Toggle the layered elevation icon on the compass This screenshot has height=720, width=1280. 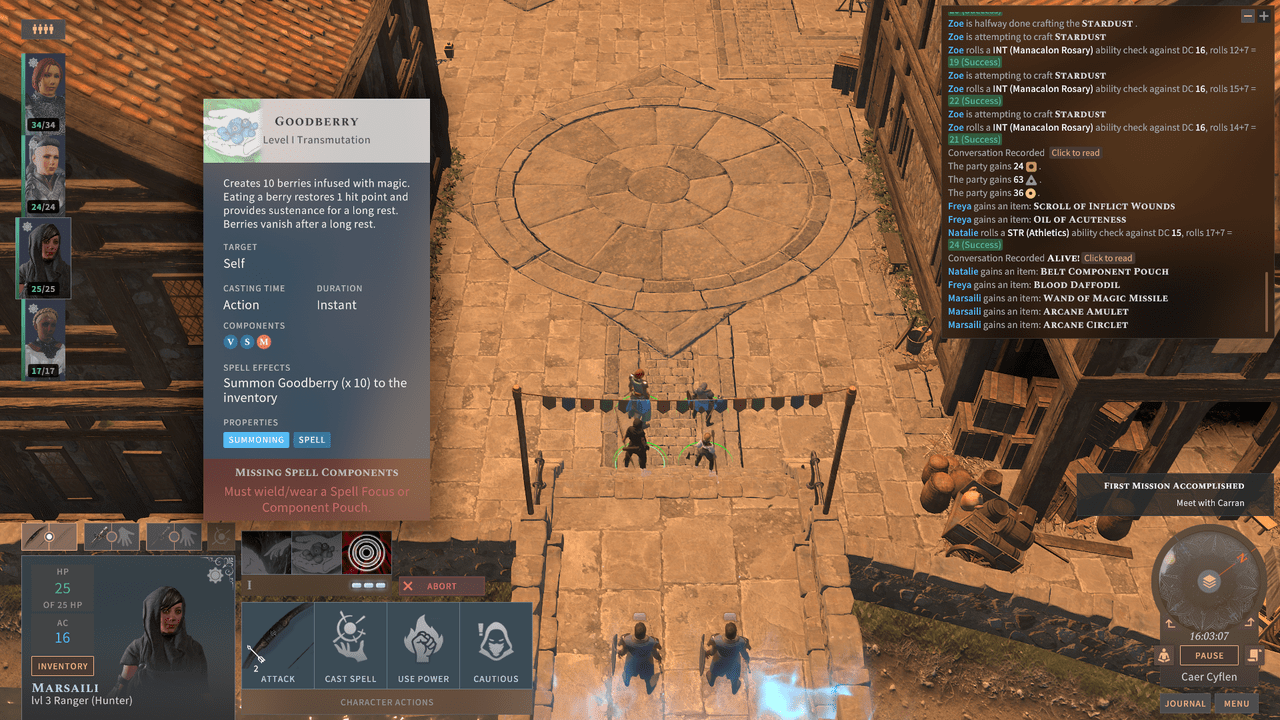(x=1208, y=580)
